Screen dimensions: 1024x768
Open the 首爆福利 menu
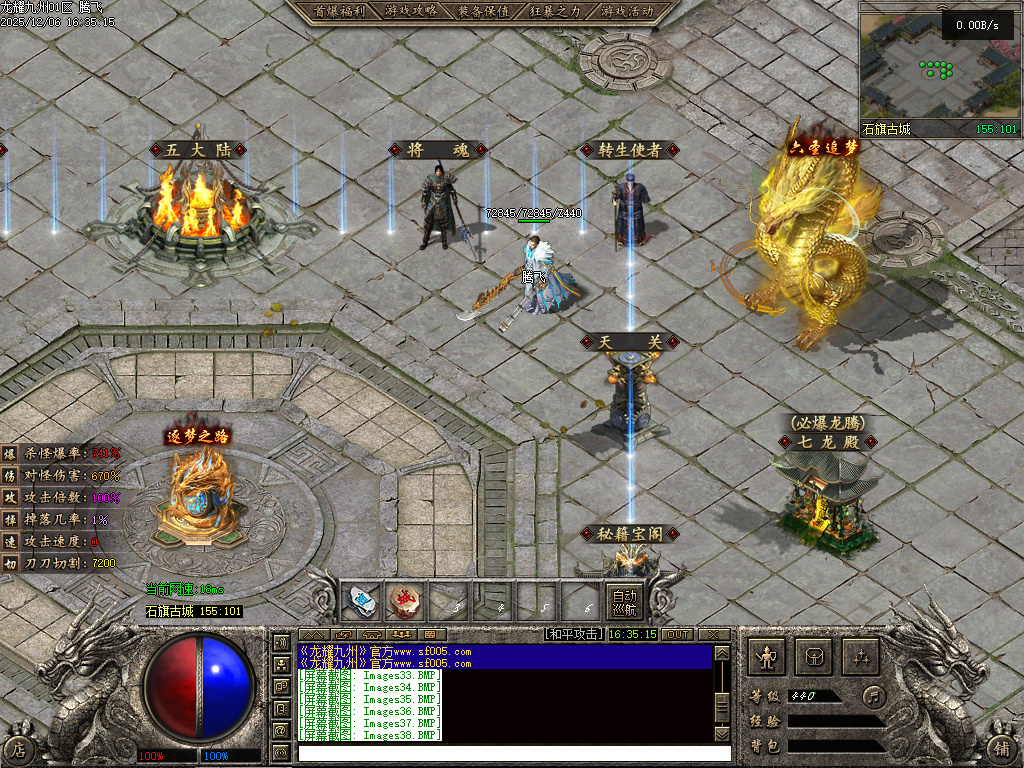[x=334, y=11]
